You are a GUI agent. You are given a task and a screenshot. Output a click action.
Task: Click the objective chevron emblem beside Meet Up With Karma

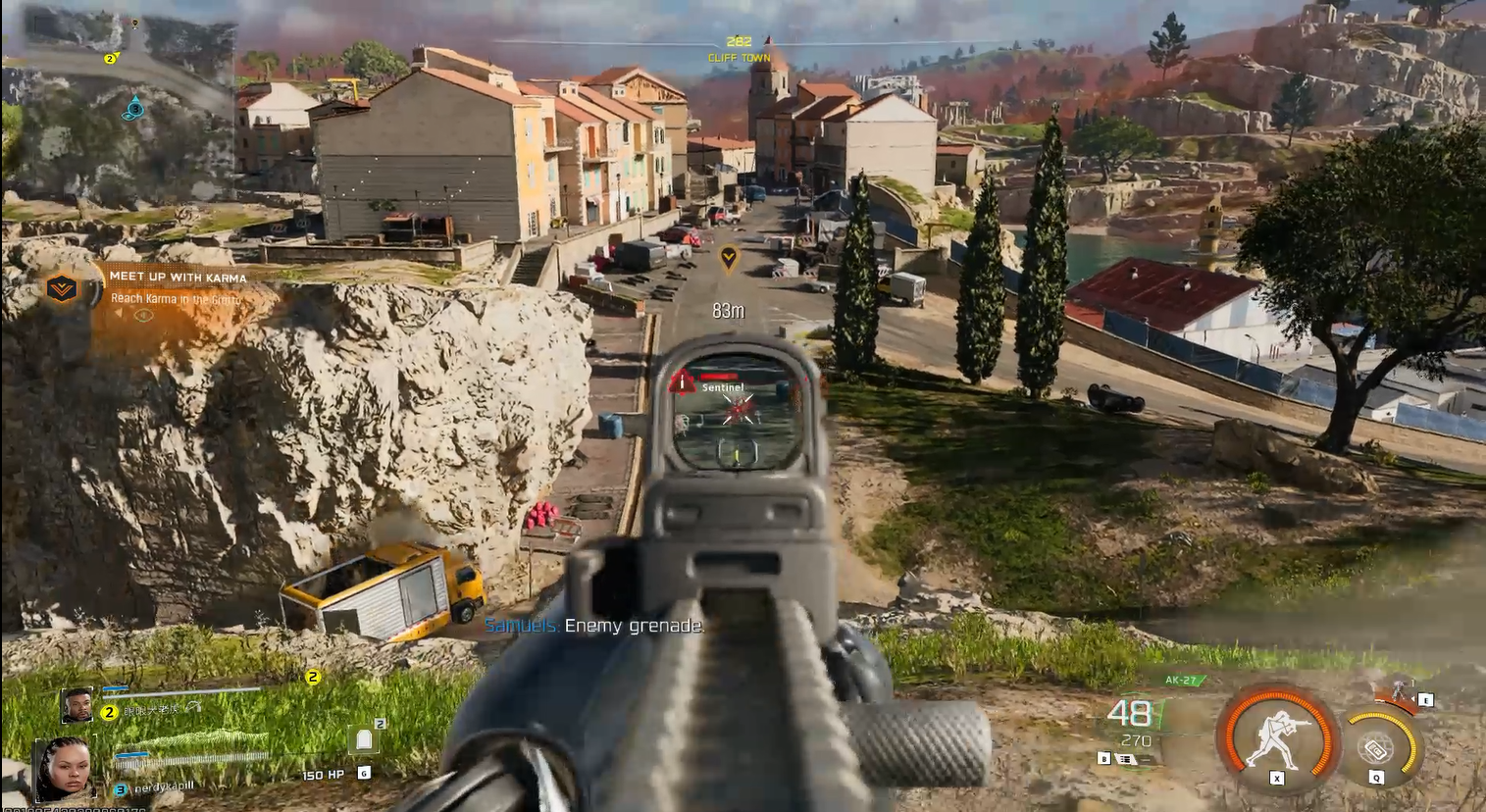(63, 289)
